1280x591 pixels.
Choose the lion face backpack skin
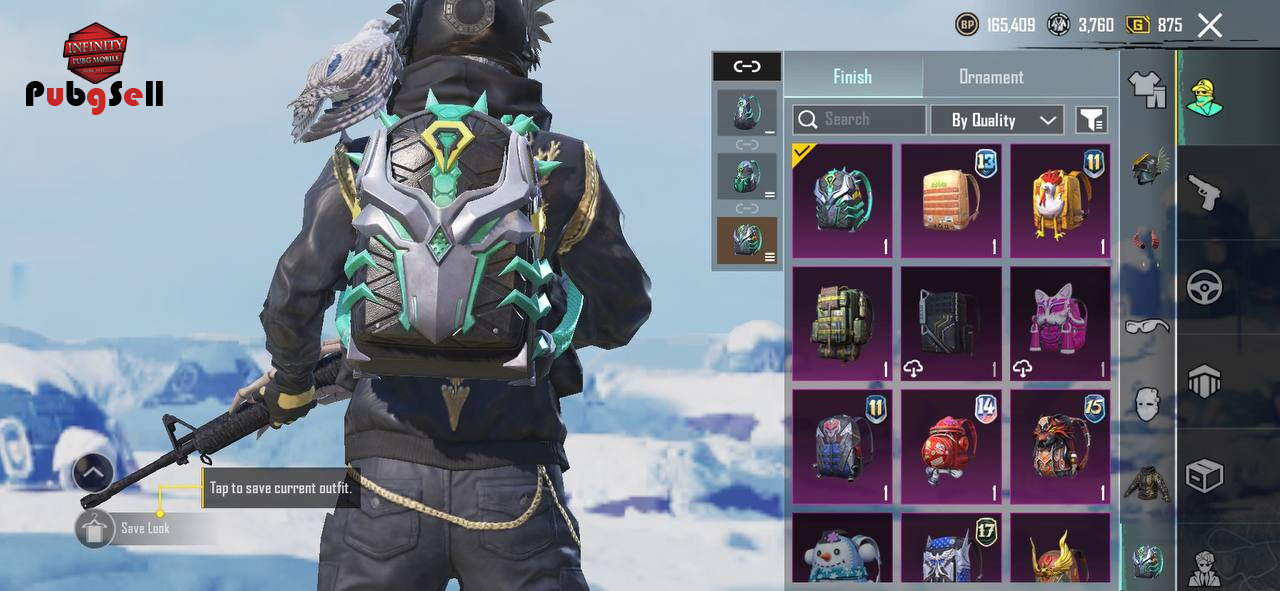coord(1060,447)
